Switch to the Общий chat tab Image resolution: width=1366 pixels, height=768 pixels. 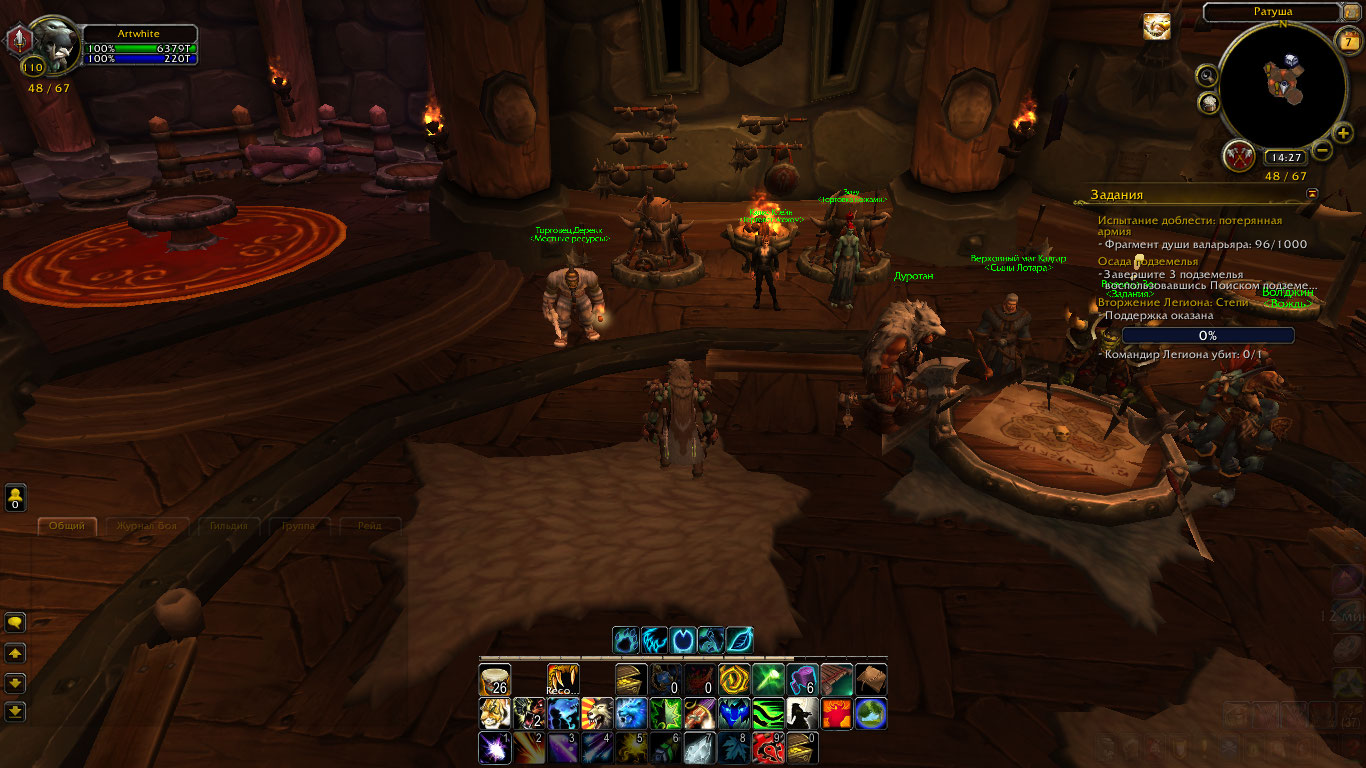68,526
